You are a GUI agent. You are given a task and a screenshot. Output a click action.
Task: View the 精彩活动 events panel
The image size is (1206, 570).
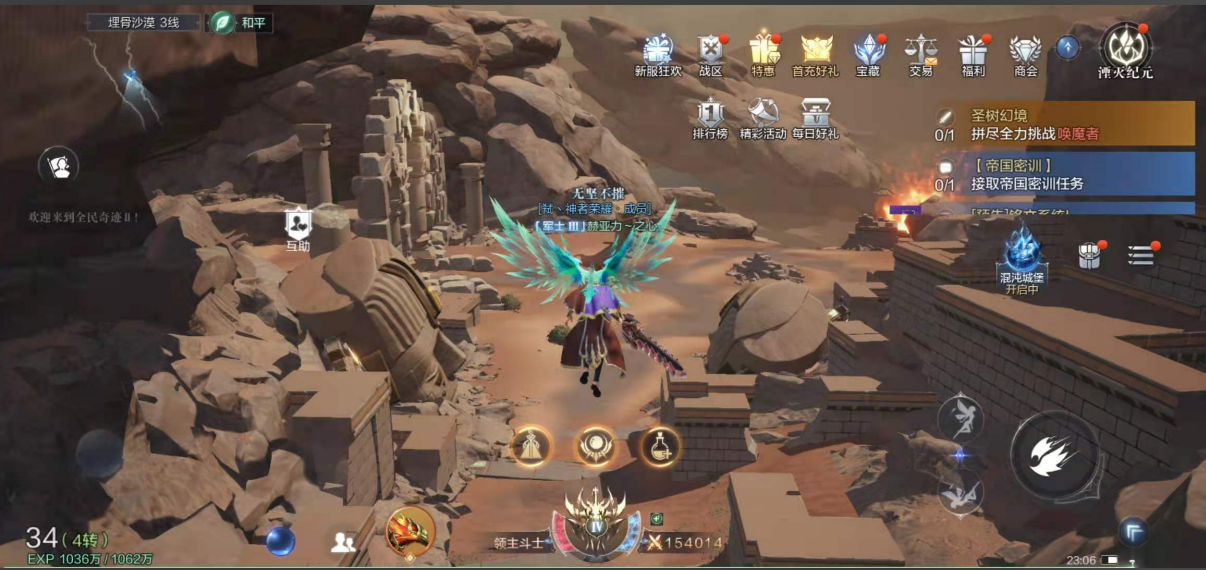[763, 116]
